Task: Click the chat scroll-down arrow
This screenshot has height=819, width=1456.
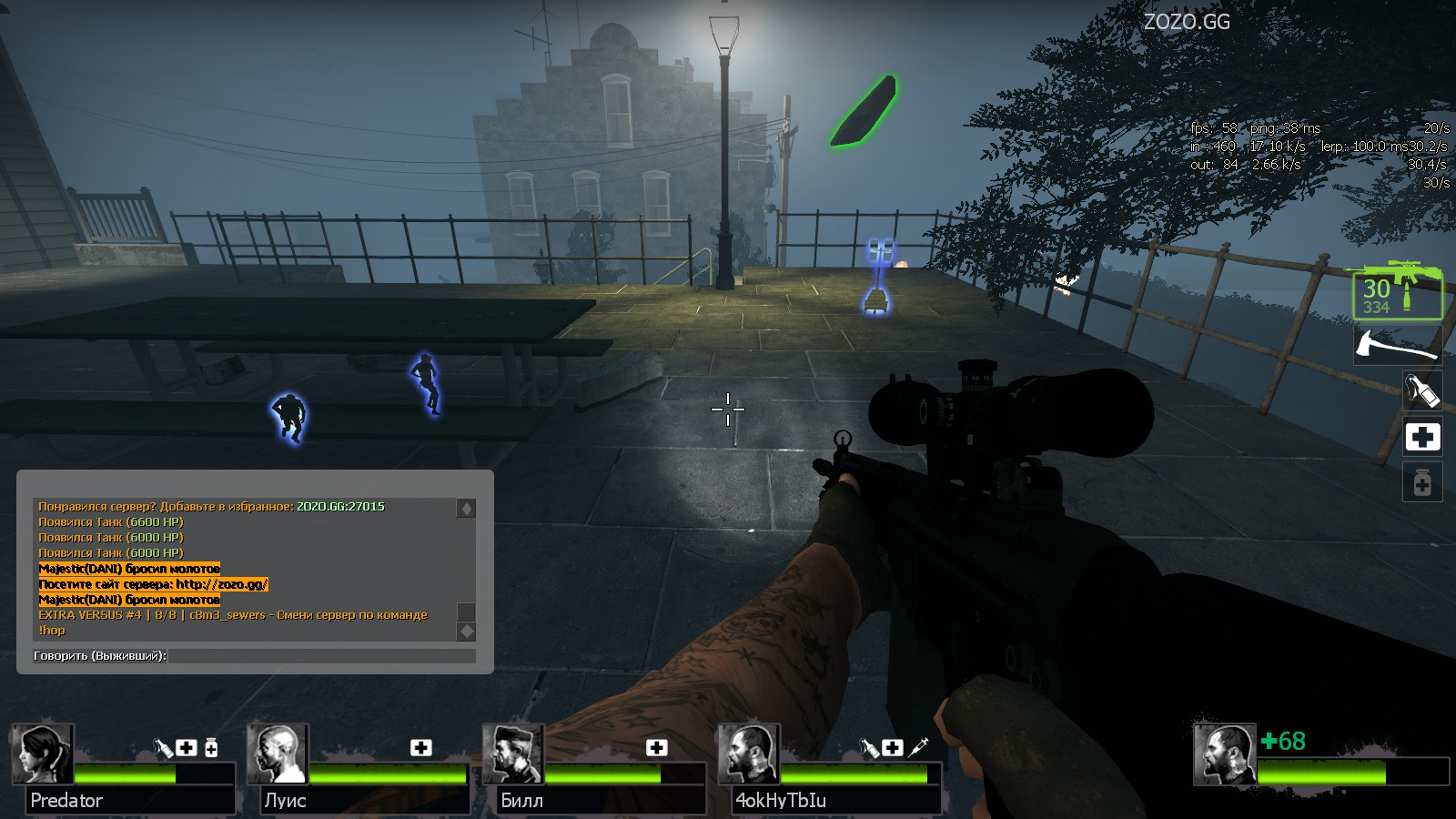Action: (466, 631)
